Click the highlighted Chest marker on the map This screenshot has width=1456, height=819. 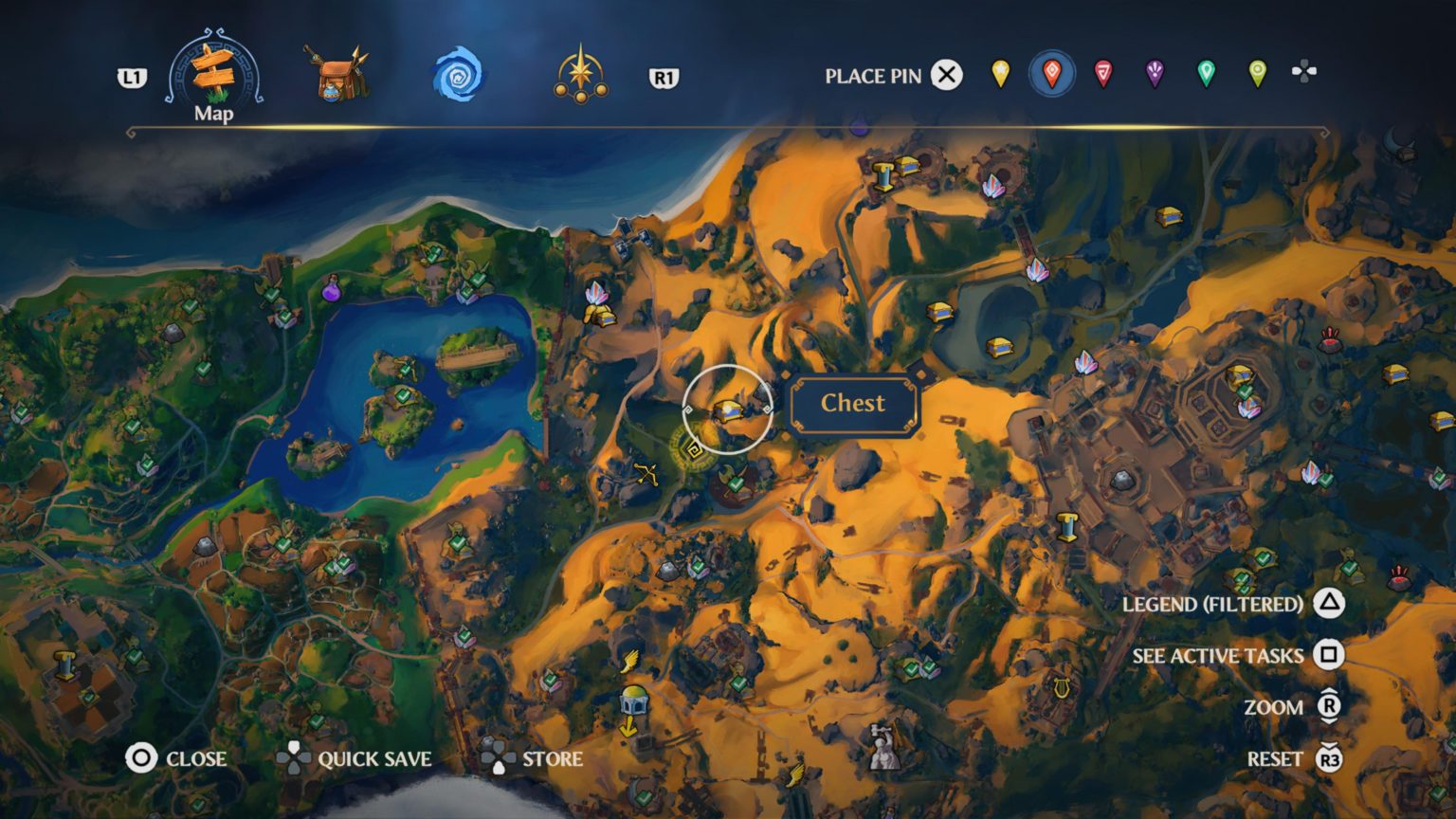pos(726,410)
